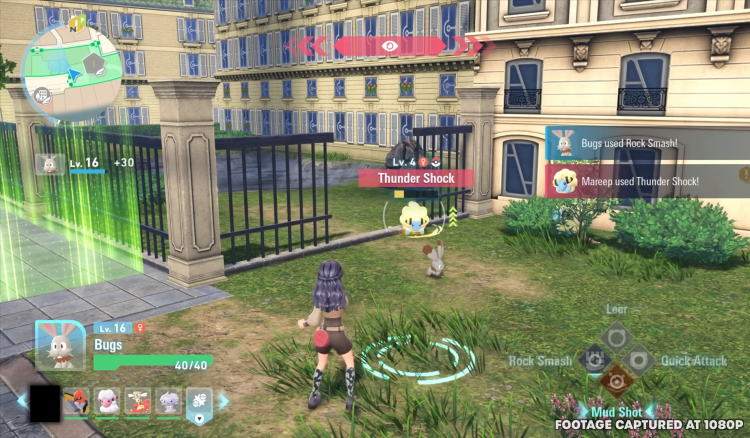
Task: Activate the Mud Shot move icon
Action: (616, 383)
